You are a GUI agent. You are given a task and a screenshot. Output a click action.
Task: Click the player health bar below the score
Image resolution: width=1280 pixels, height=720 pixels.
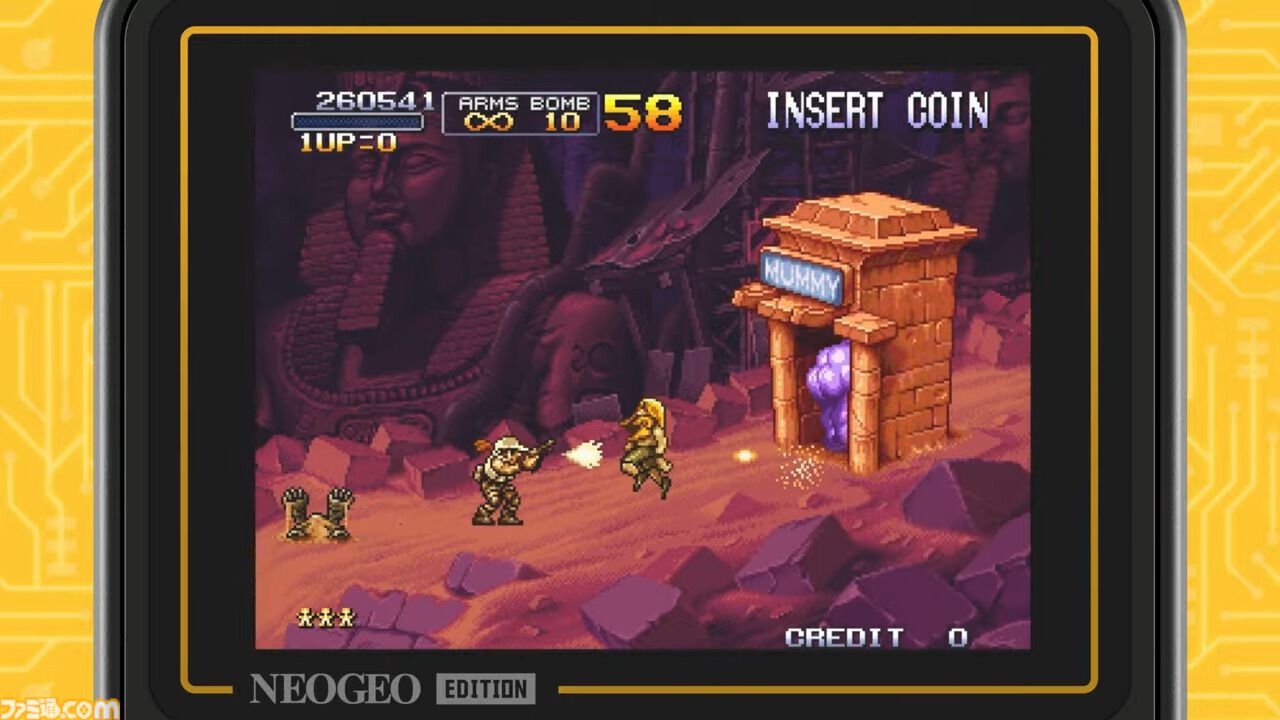click(x=356, y=121)
